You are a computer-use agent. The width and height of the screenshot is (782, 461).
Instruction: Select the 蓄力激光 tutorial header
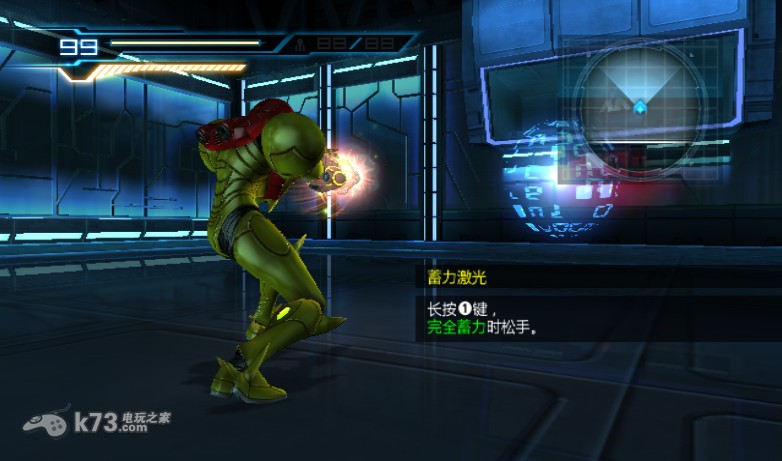[x=457, y=278]
